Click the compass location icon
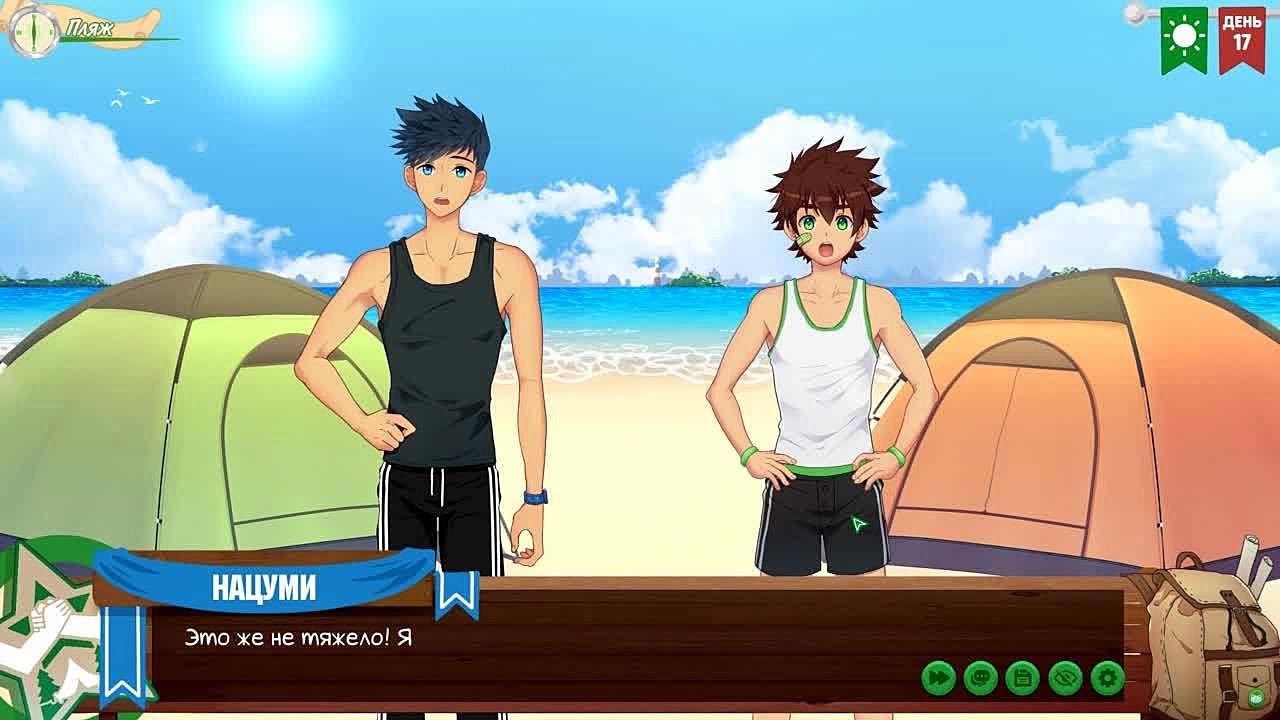This screenshot has height=720, width=1280. [x=33, y=31]
